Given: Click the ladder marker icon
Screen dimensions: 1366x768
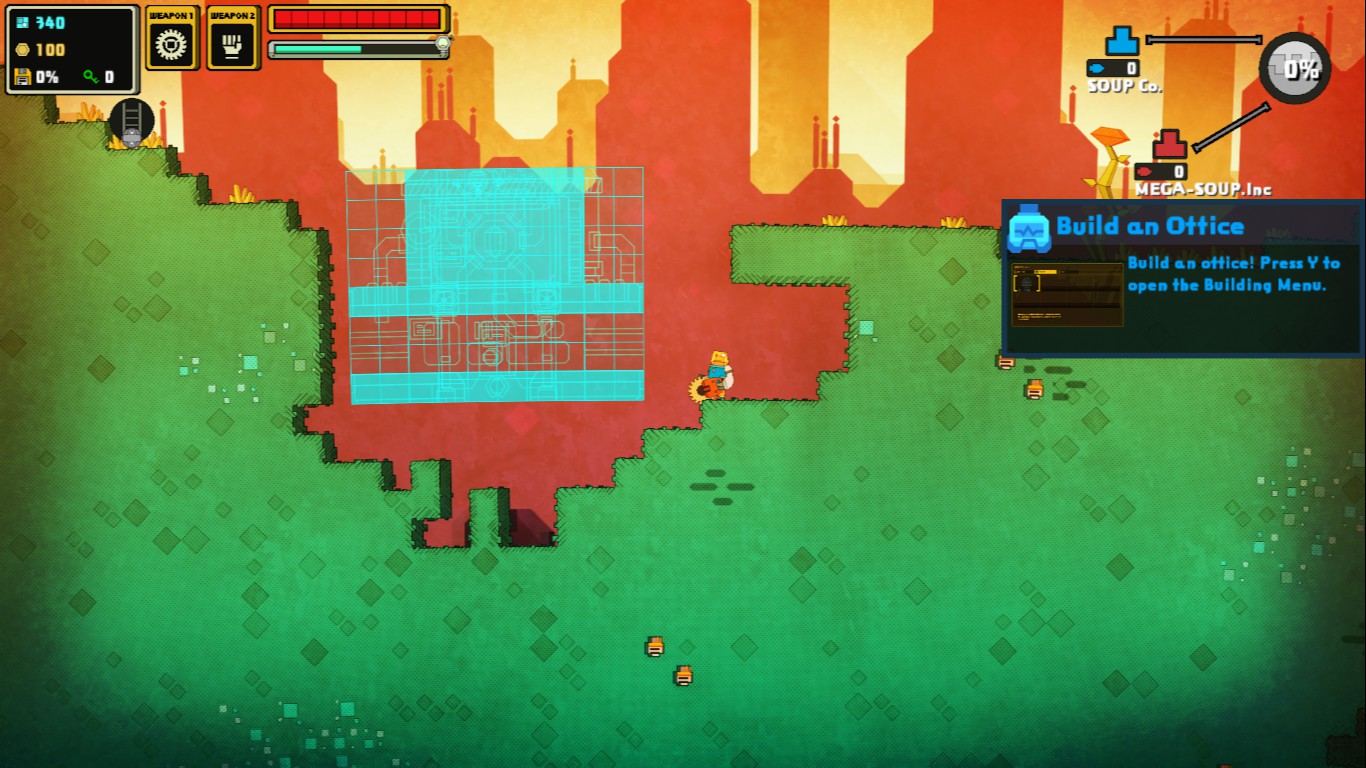Looking at the screenshot, I should (132, 121).
